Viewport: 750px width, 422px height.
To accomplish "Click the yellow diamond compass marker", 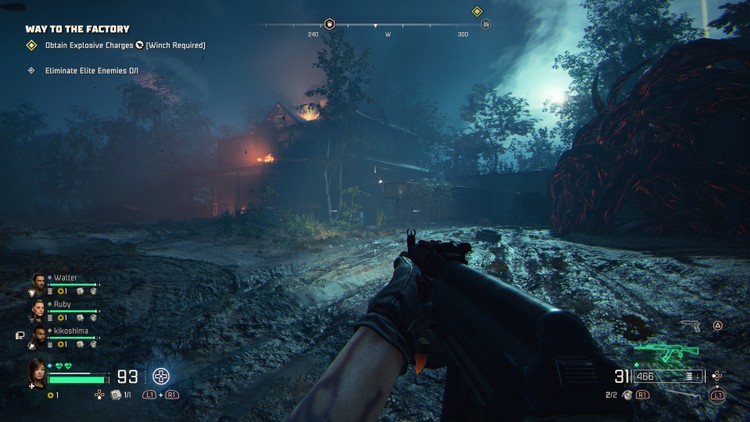I will point(477,12).
